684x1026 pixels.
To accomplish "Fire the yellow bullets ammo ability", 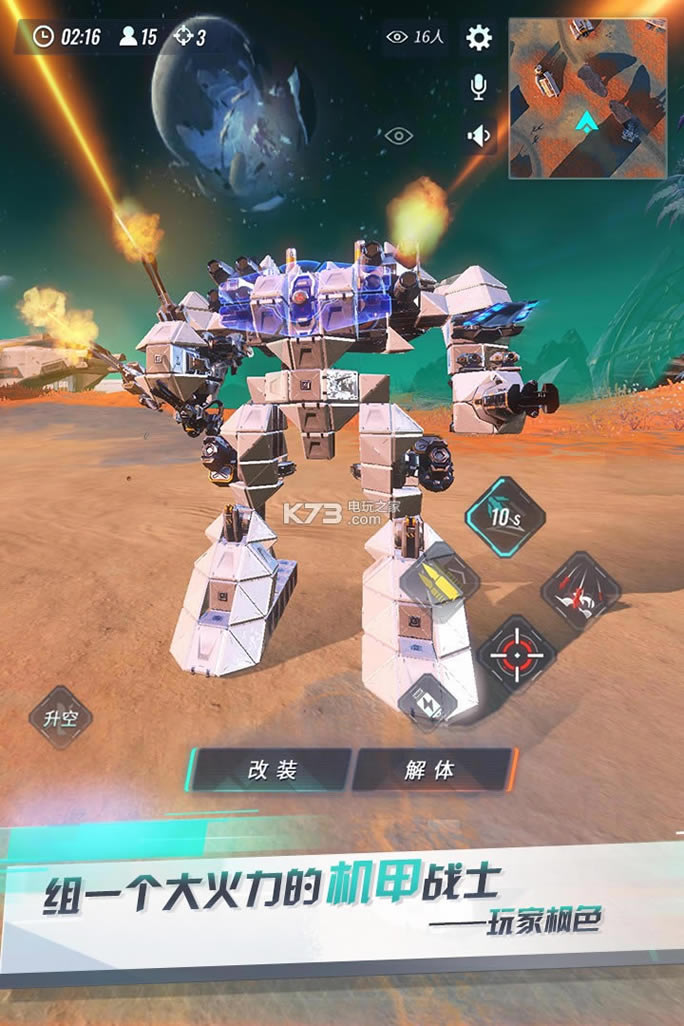I will coord(439,585).
